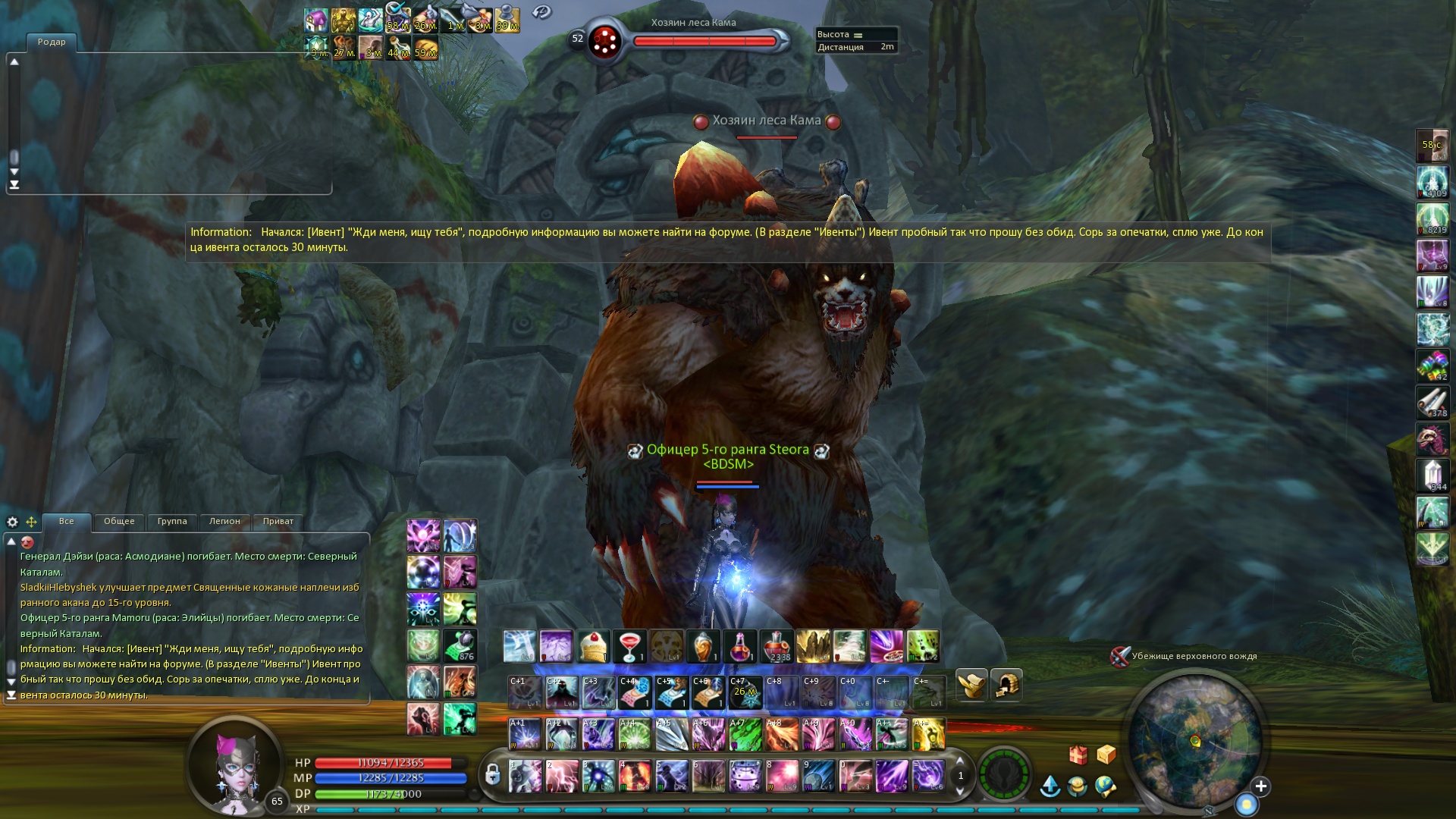Click the Родар tab in top-left panel
Screen dimensions: 1456x819
52,42
